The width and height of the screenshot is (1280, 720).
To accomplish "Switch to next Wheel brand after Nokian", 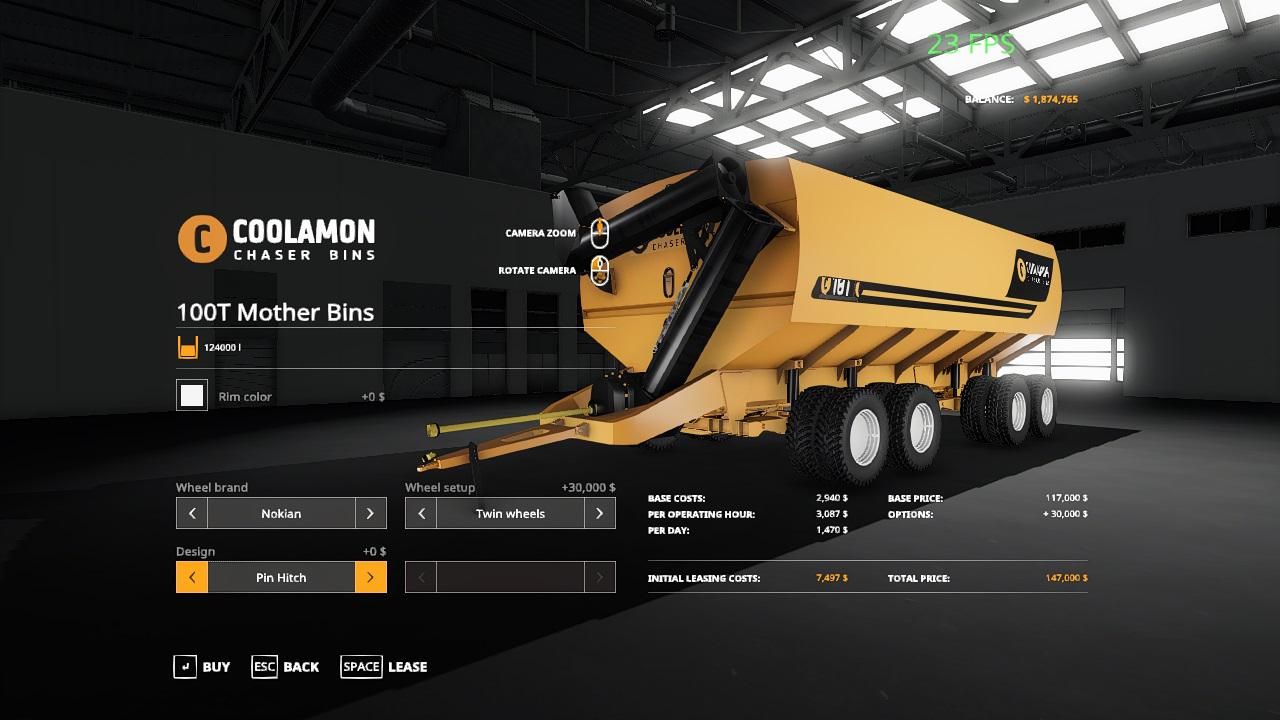I will pyautogui.click(x=370, y=513).
